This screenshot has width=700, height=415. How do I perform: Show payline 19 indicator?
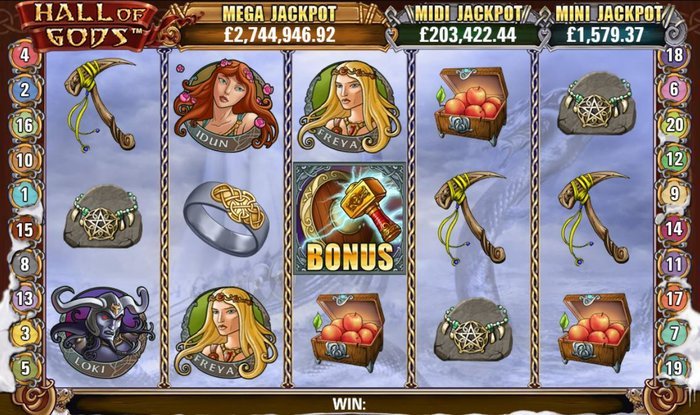(675, 367)
